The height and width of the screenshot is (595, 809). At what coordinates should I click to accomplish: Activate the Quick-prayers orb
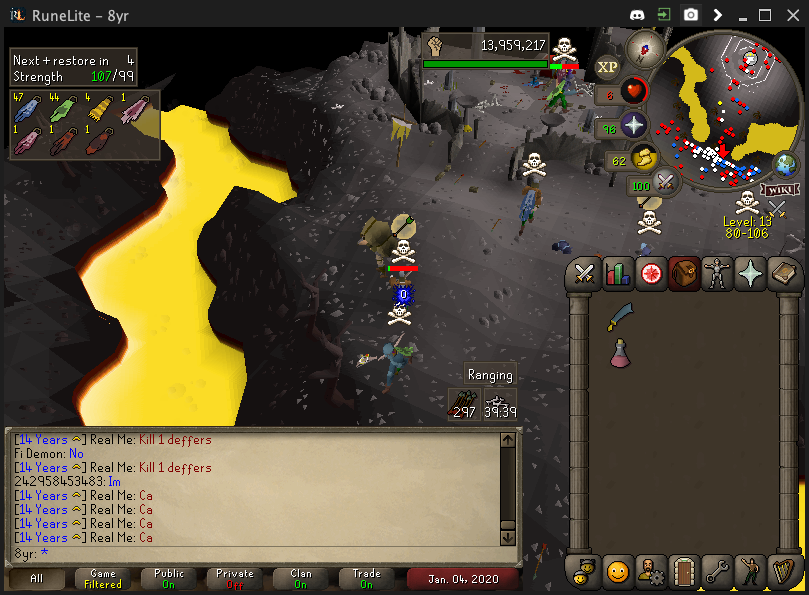pyautogui.click(x=634, y=125)
